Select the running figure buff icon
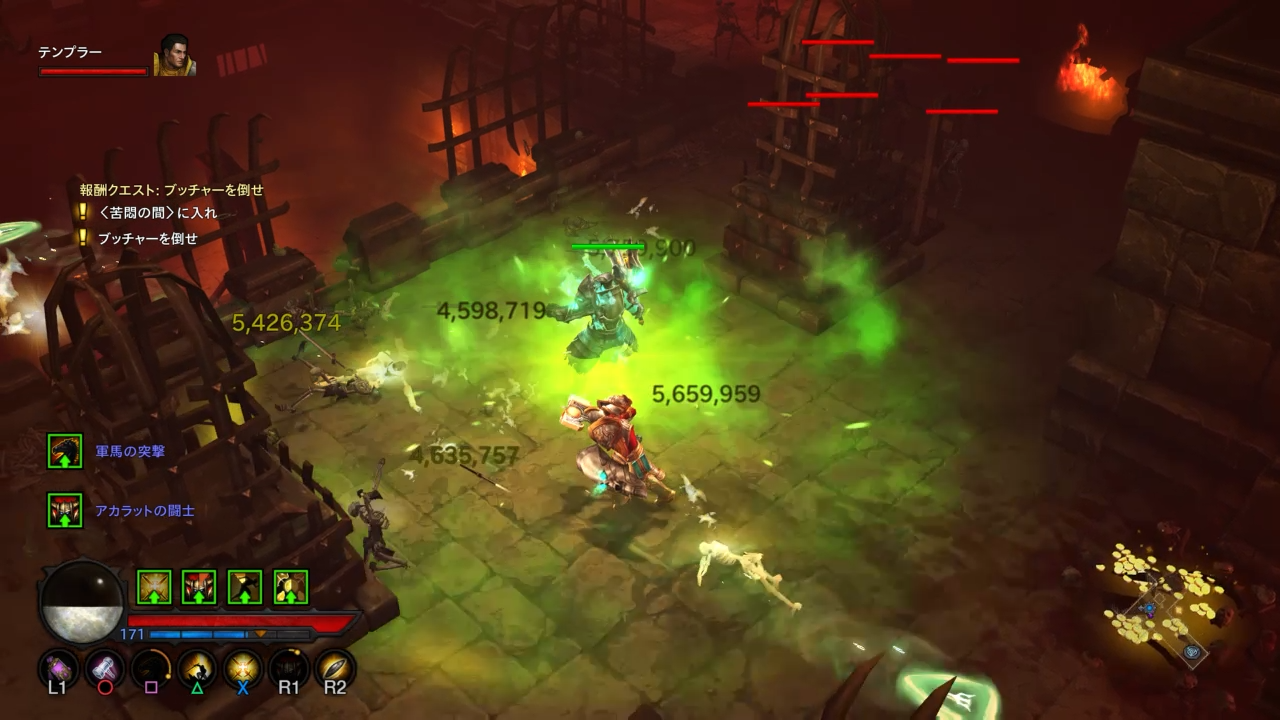 coord(245,587)
